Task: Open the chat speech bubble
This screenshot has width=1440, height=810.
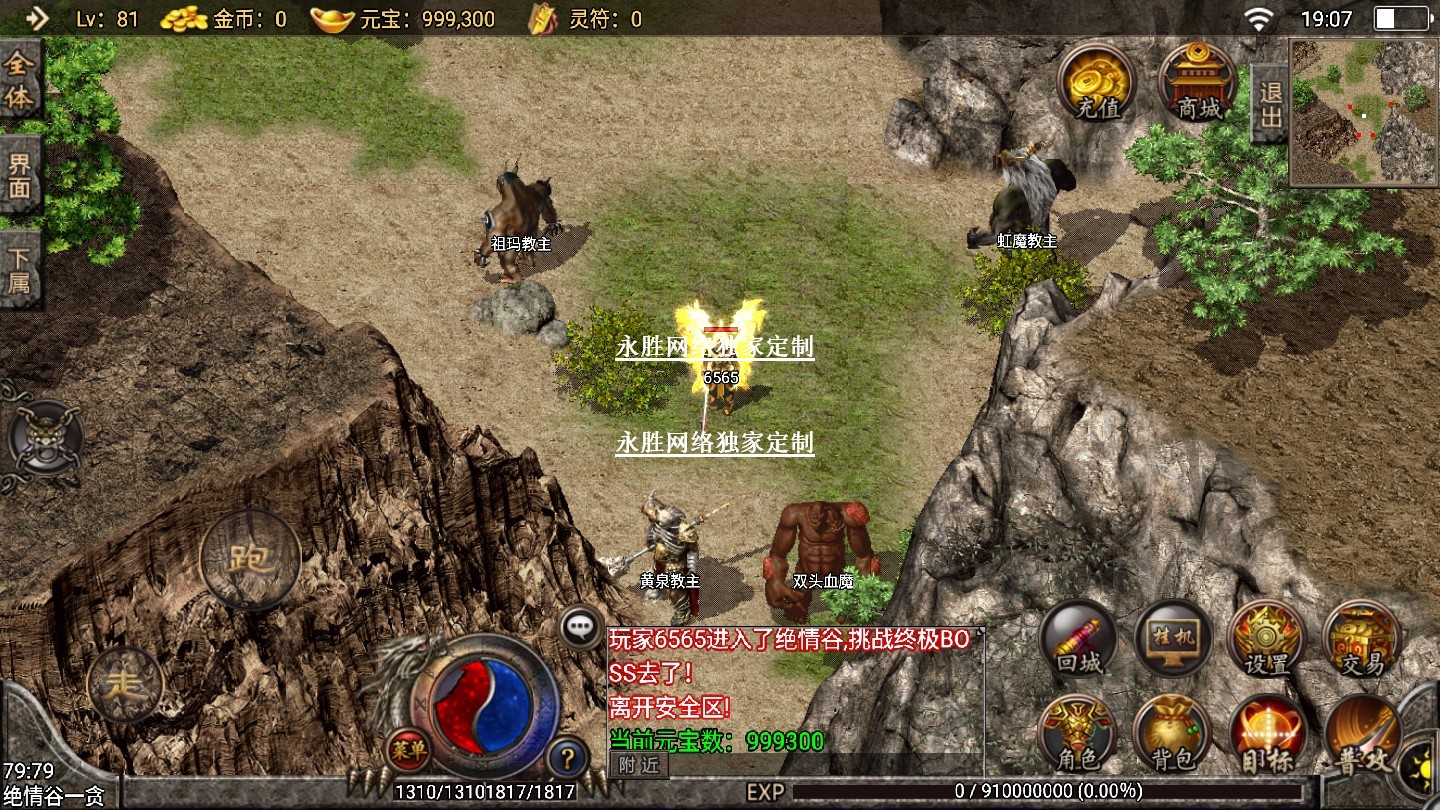Action: (581, 628)
